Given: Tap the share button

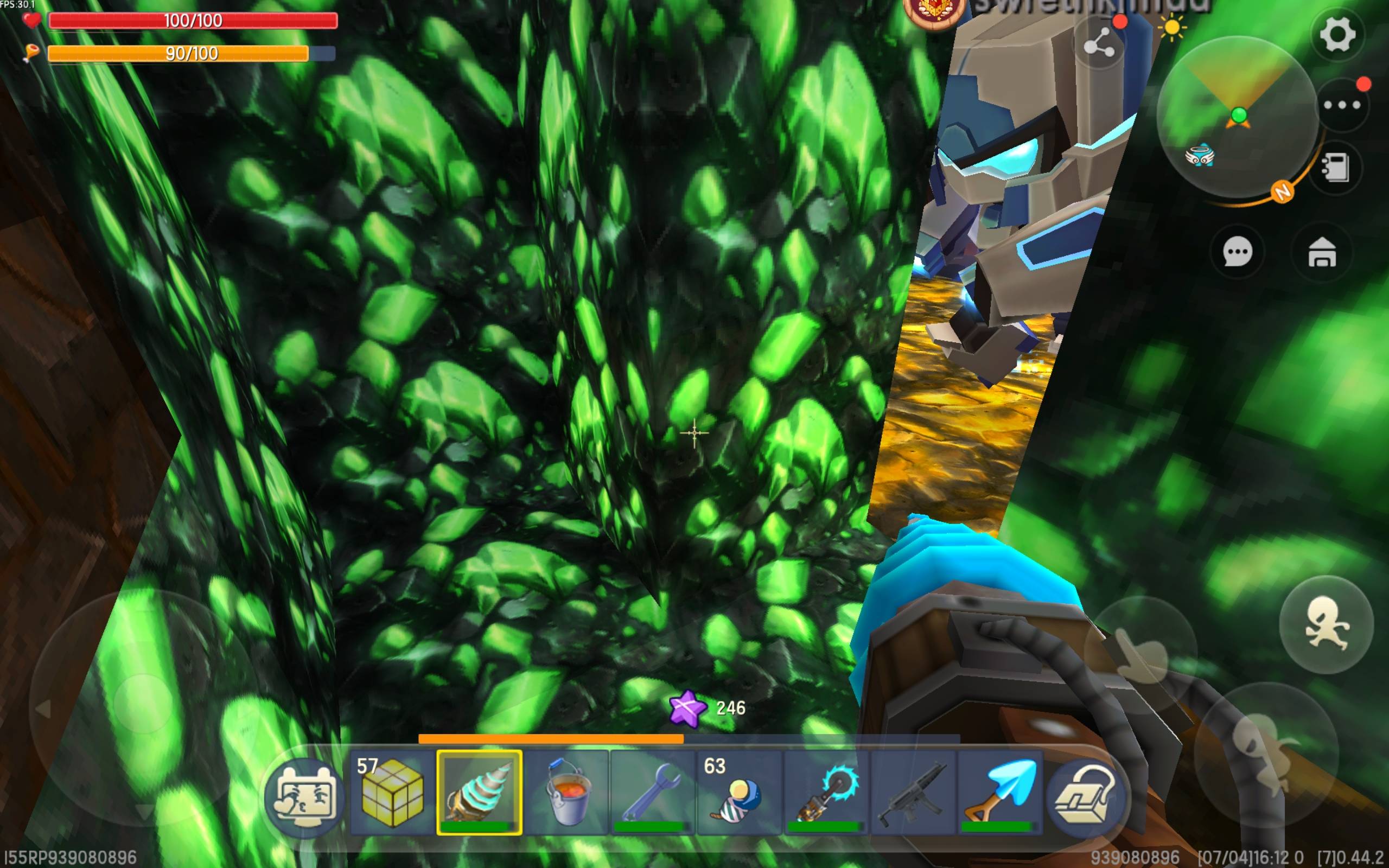Looking at the screenshot, I should pos(1098,45).
